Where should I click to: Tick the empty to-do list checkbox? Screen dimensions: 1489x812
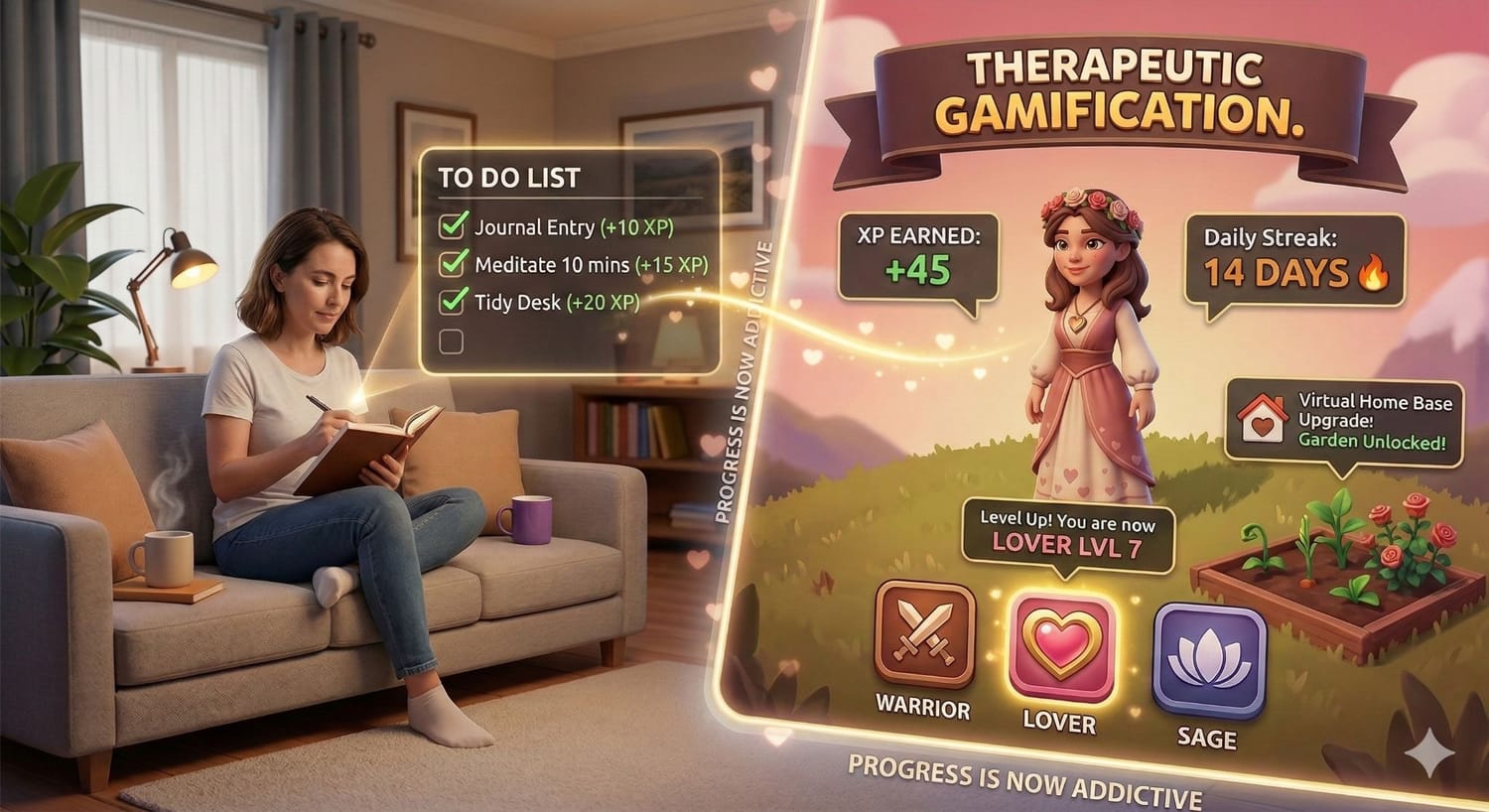tap(451, 341)
